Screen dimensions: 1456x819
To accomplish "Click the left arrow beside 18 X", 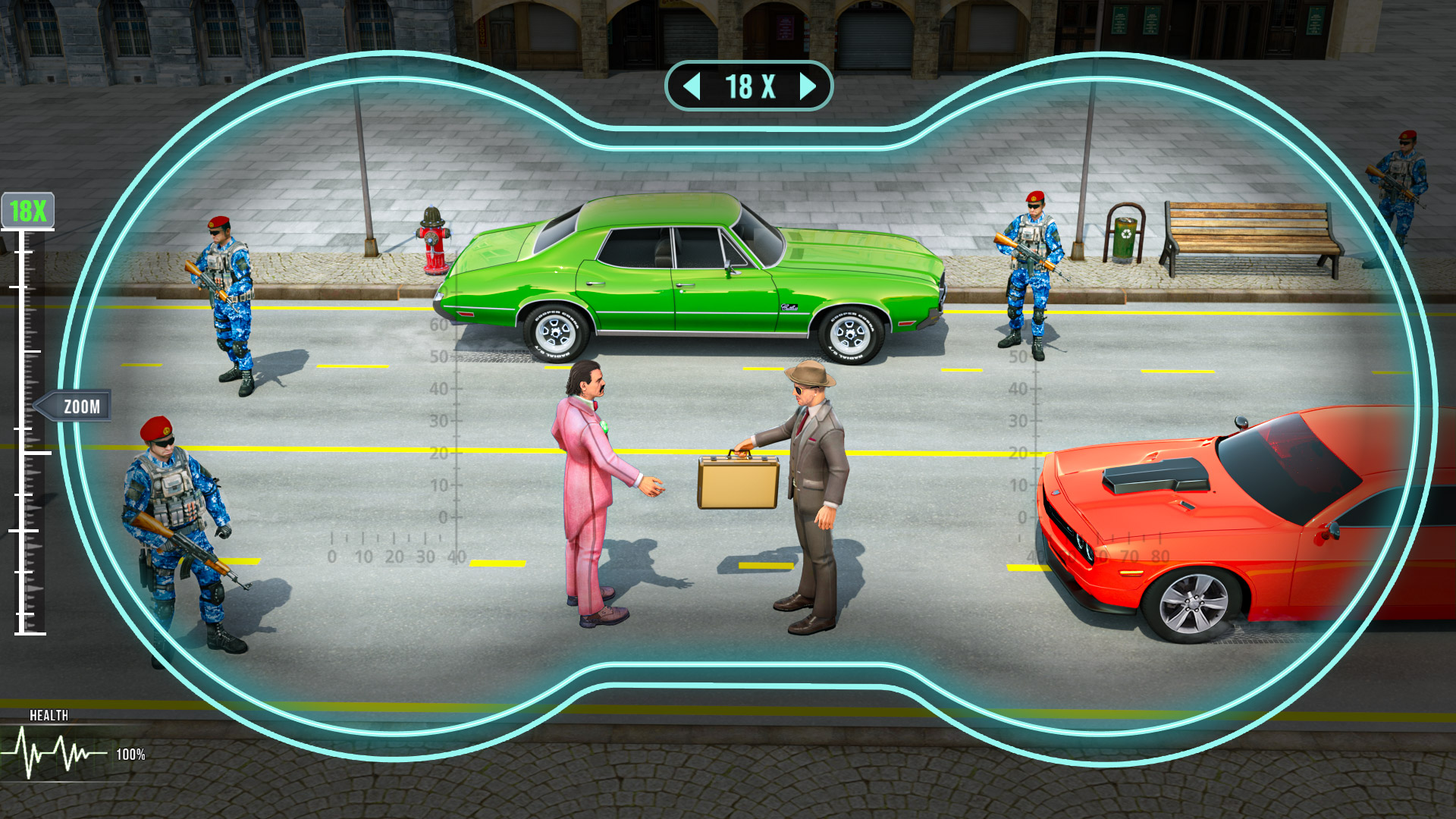I will (691, 86).
